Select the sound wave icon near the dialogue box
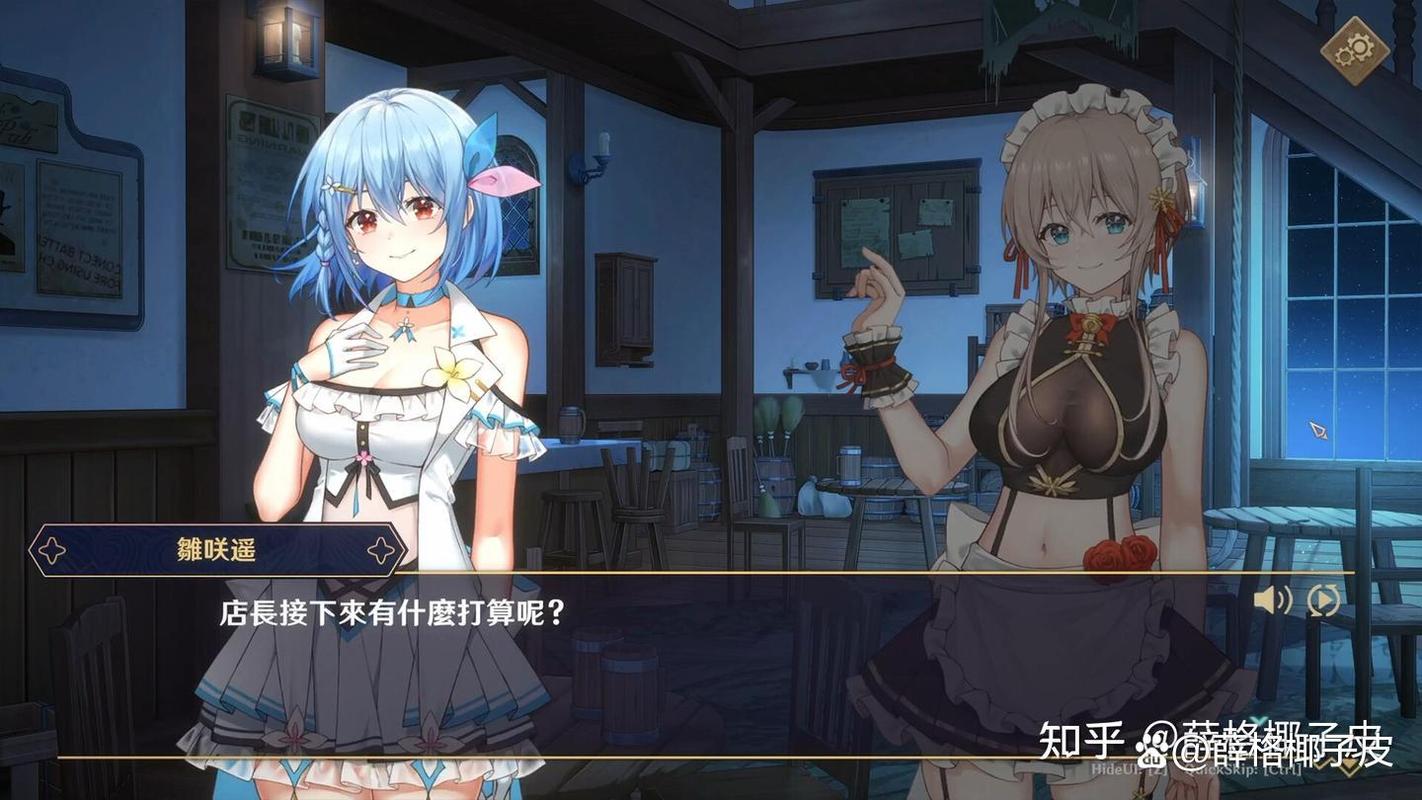The height and width of the screenshot is (800, 1422). pyautogui.click(x=1270, y=601)
